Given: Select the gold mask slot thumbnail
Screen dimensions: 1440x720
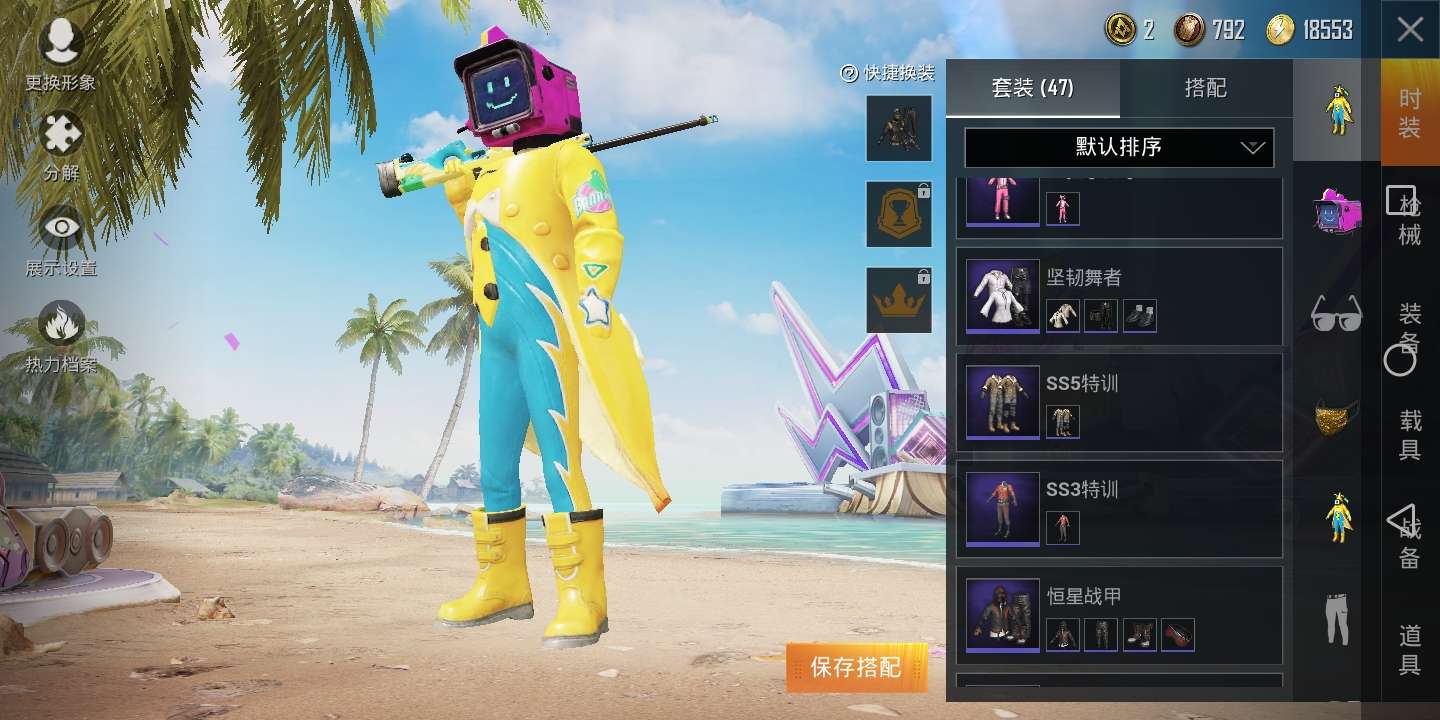Looking at the screenshot, I should point(1333,420).
